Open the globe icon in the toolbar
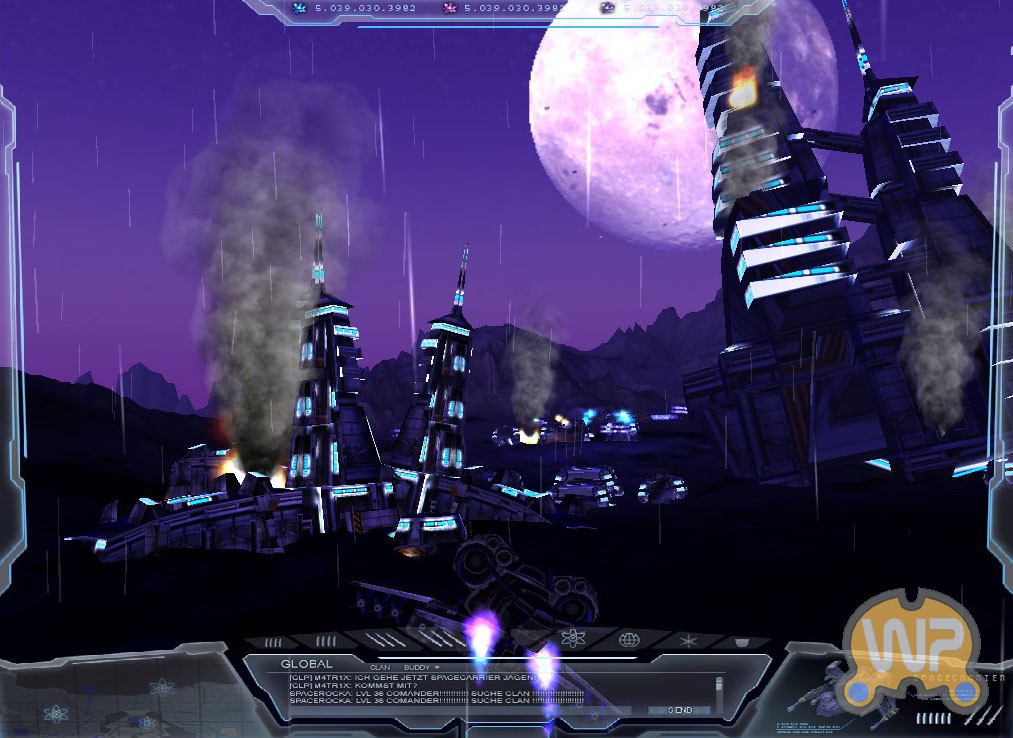1013x738 pixels. [629, 639]
